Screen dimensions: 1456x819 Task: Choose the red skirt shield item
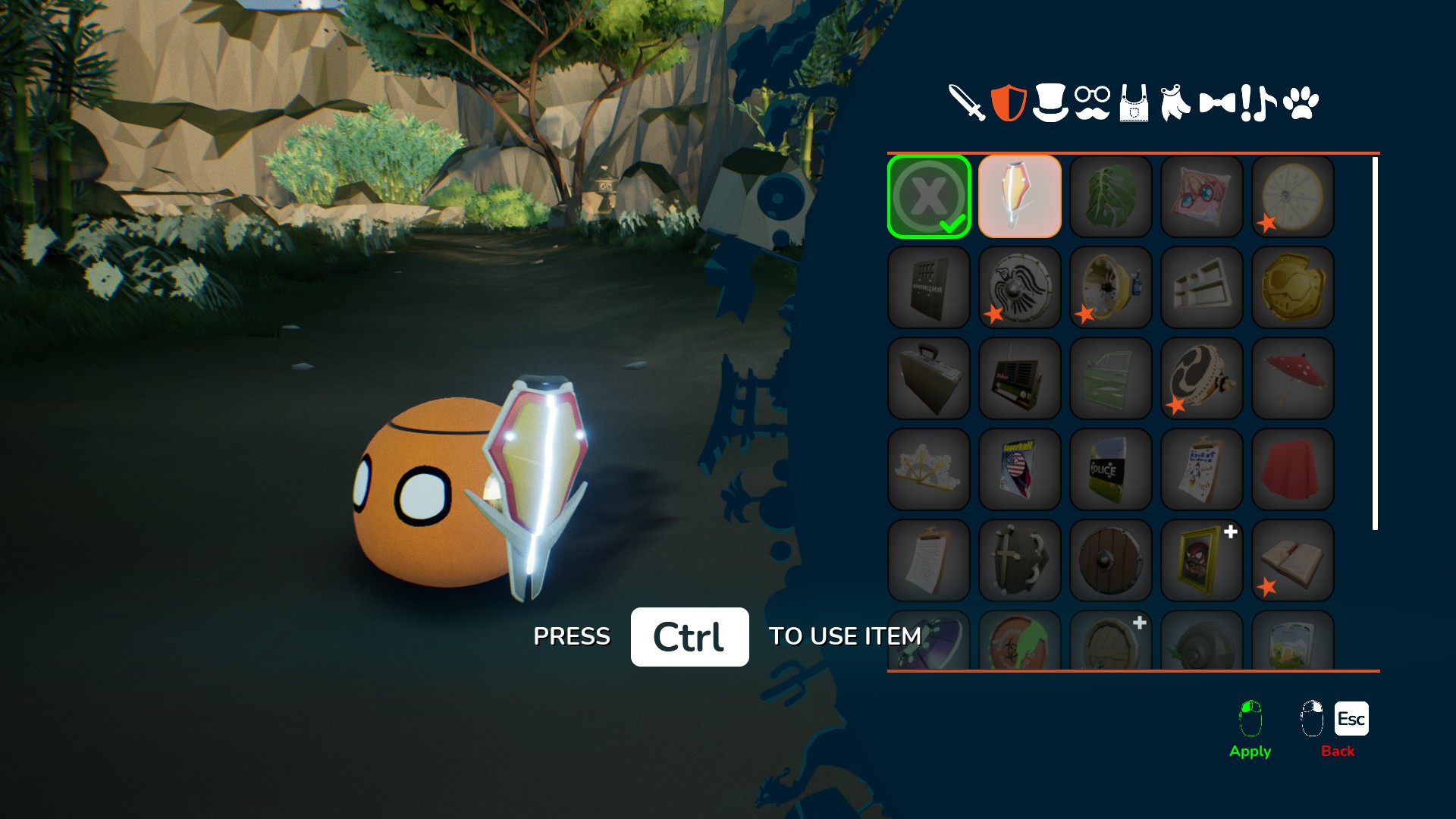[x=1293, y=469]
